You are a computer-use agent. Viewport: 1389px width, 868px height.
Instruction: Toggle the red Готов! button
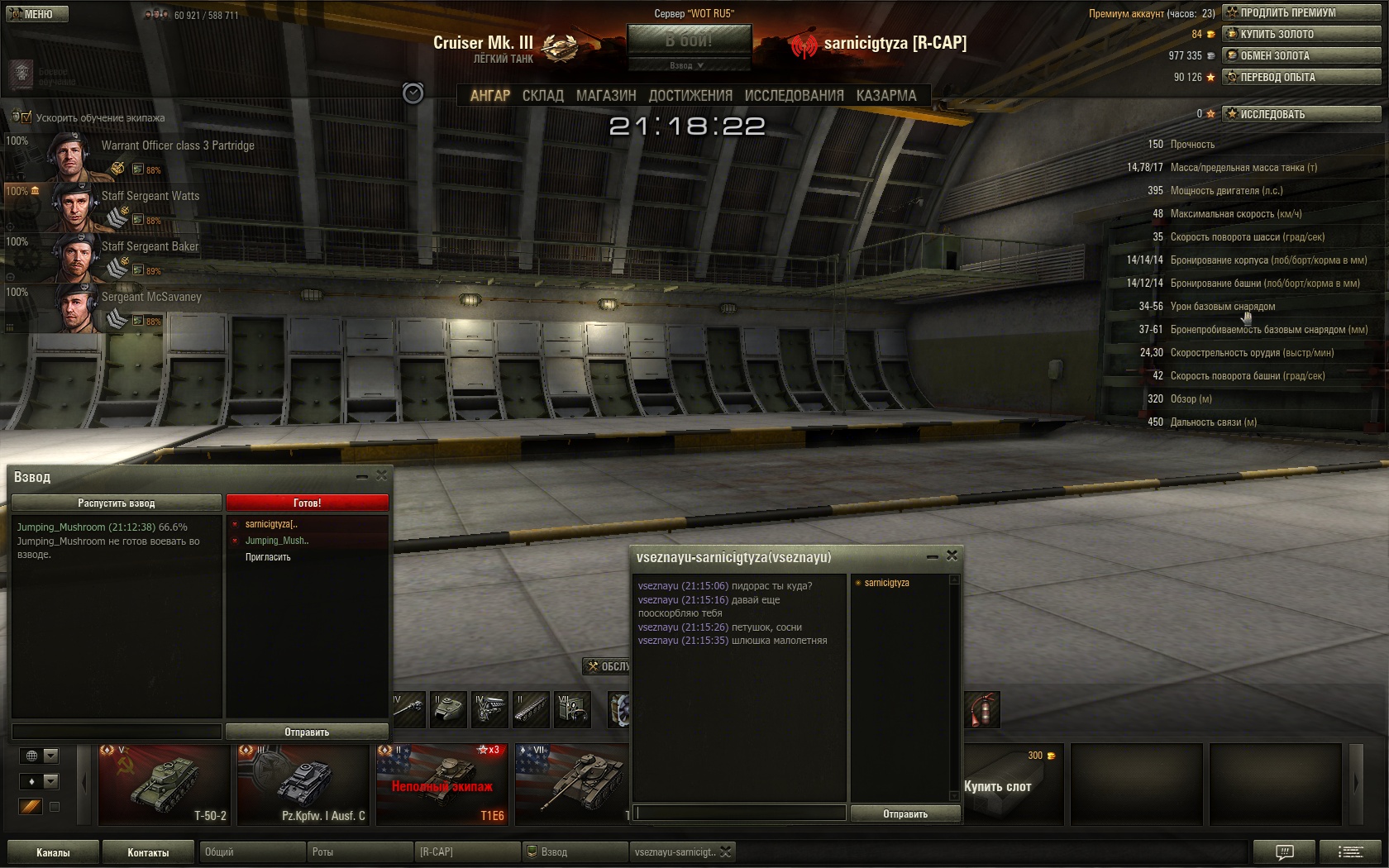point(307,503)
